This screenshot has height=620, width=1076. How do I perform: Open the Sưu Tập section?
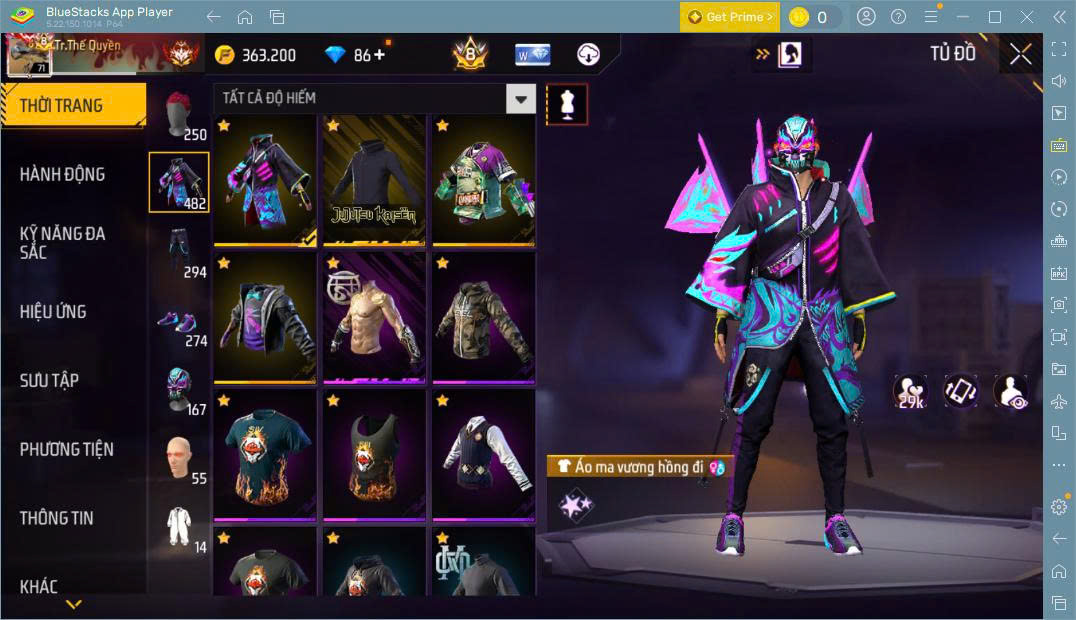coord(50,380)
